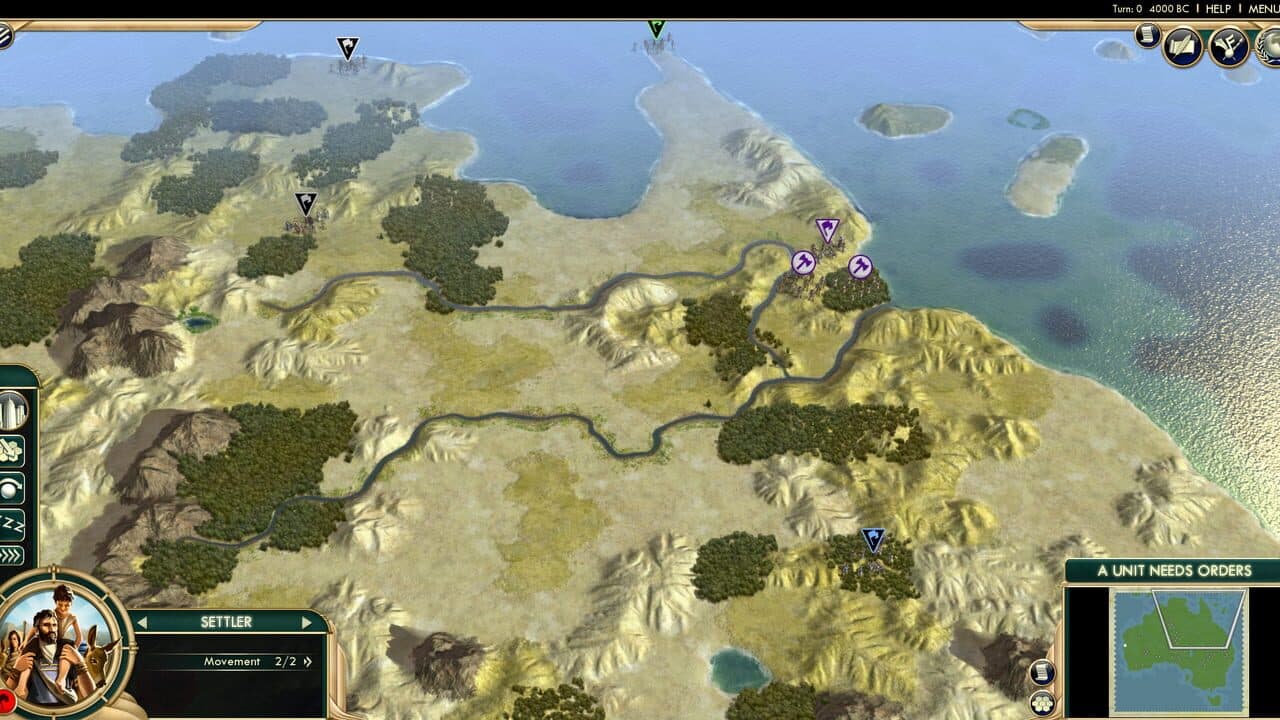Viewport: 1280px width, 720px height.
Task: Click the right arrow on the SETTLER panel
Action: 307,621
